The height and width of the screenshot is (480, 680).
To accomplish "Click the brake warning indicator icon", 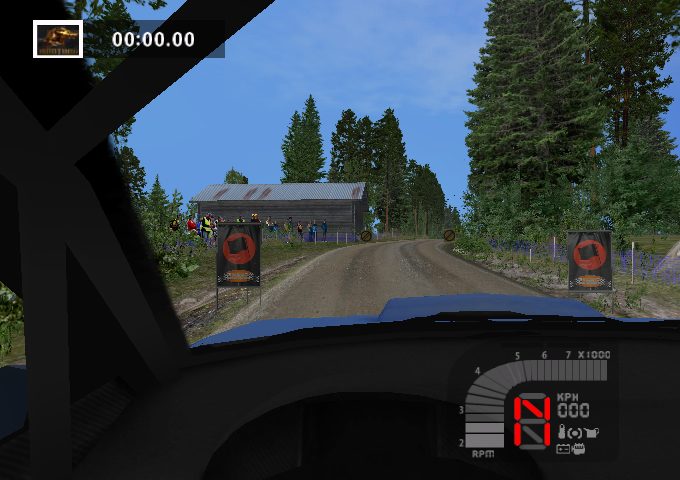I will (576, 432).
